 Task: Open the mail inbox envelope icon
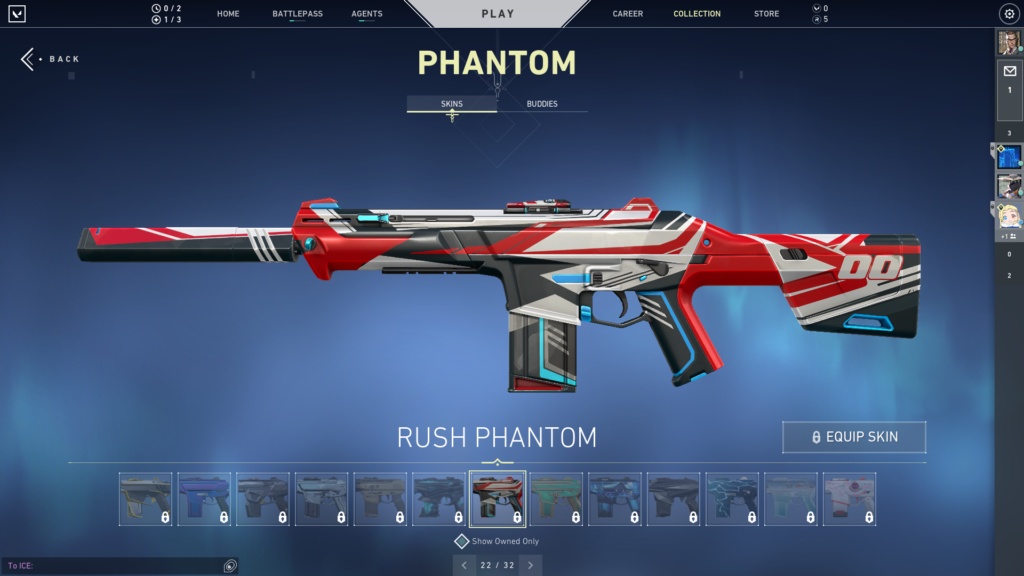tap(1009, 71)
